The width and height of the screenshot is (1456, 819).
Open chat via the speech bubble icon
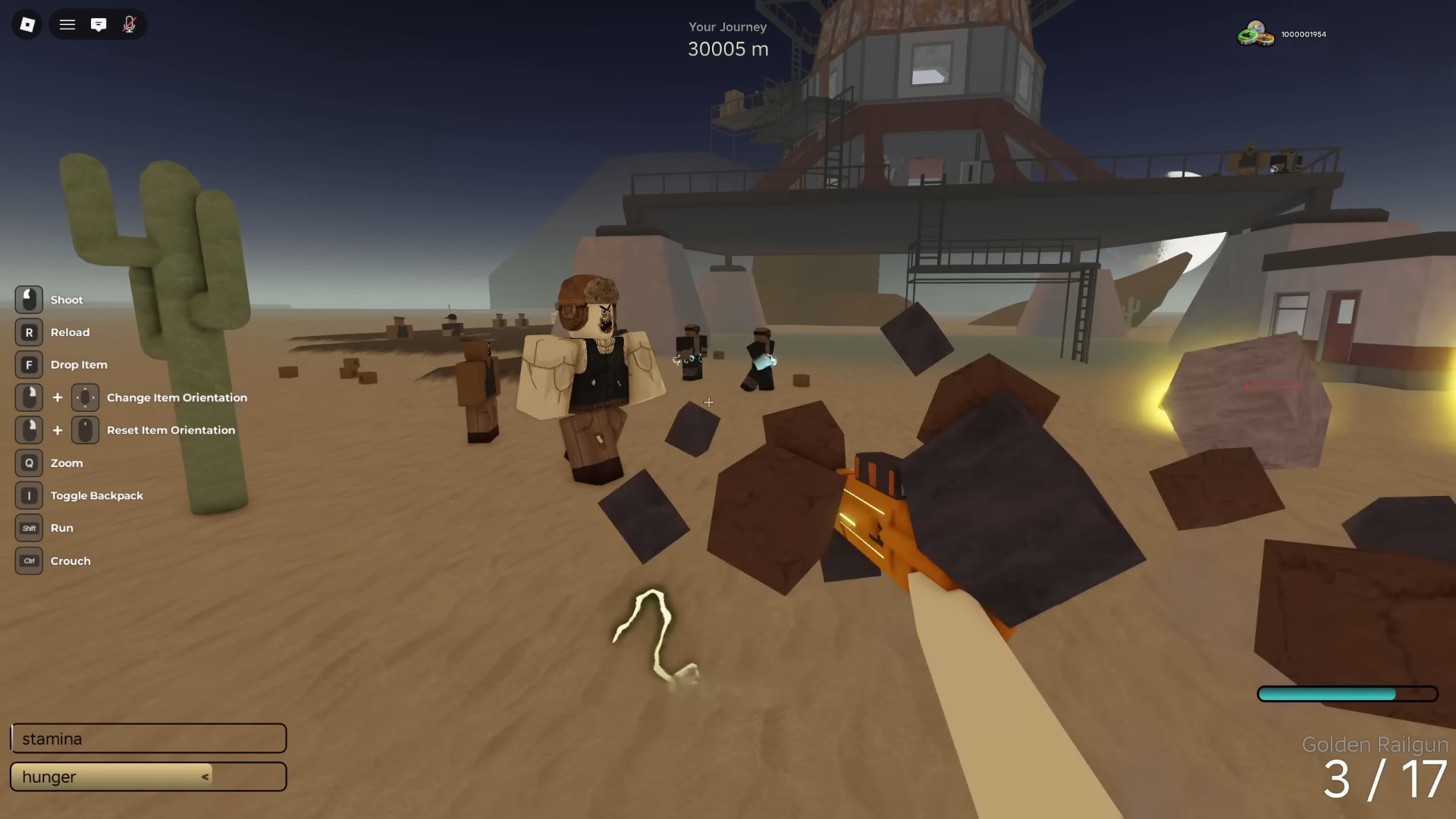point(99,24)
